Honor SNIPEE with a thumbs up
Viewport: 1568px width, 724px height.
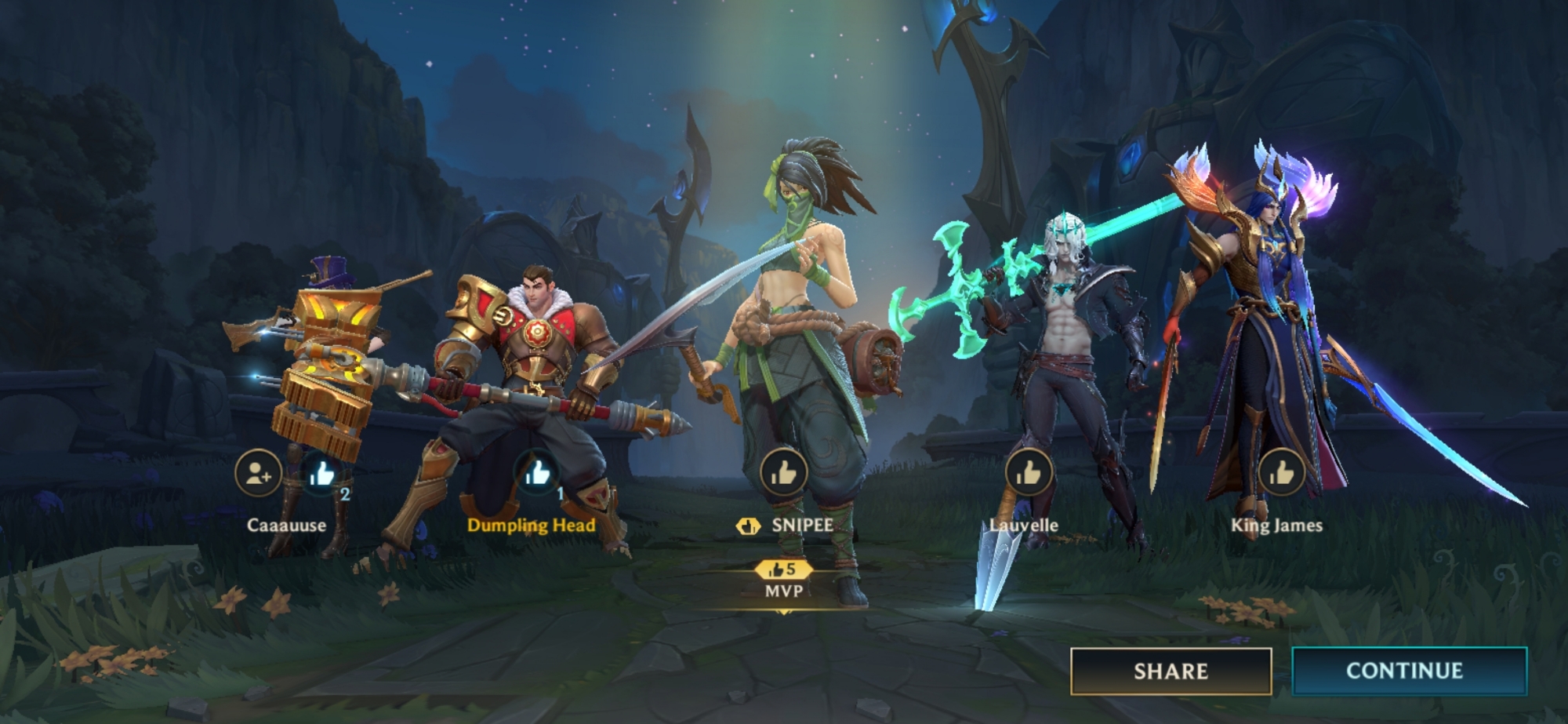(783, 472)
